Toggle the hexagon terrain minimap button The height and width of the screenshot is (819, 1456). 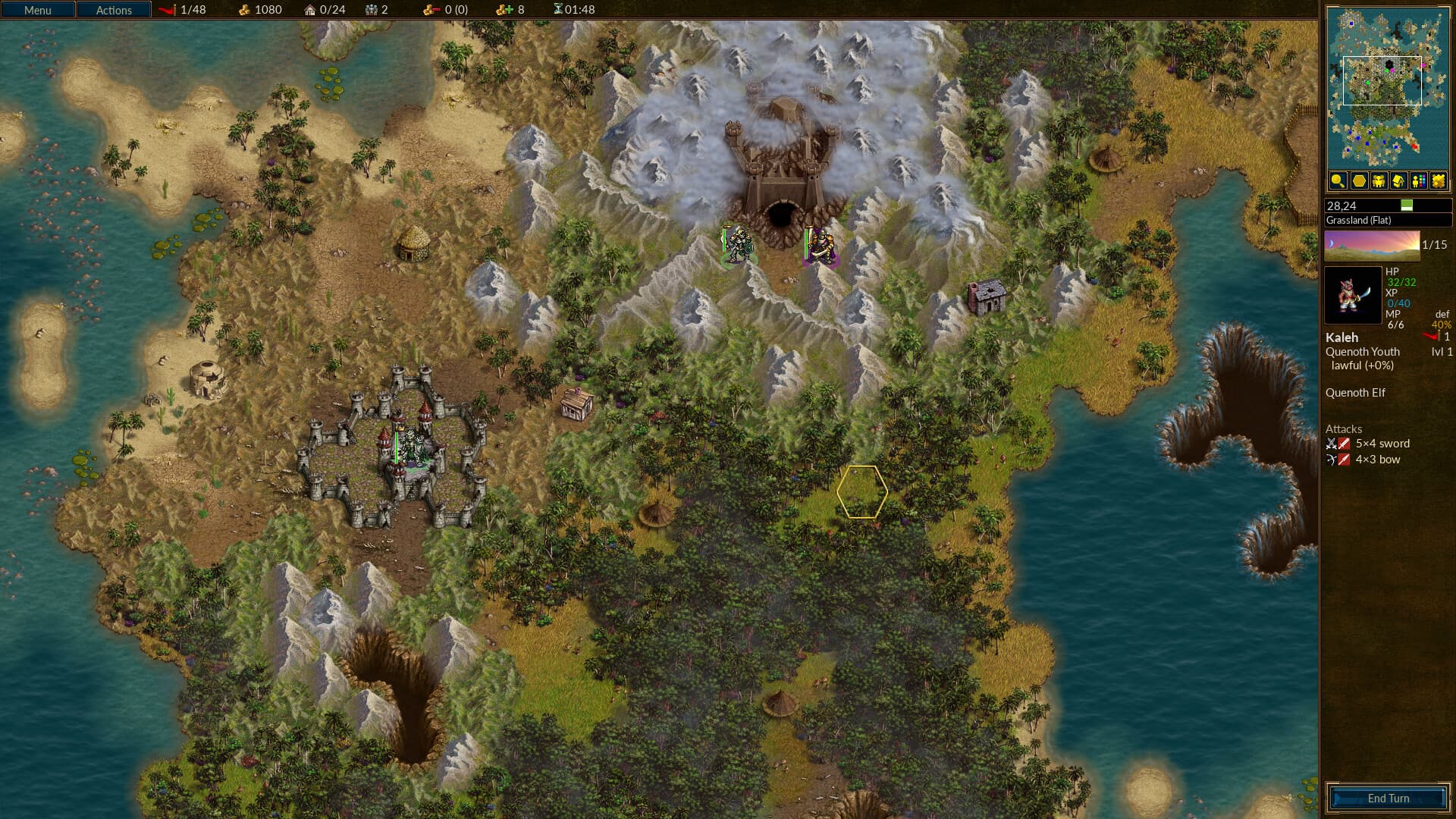click(x=1358, y=180)
